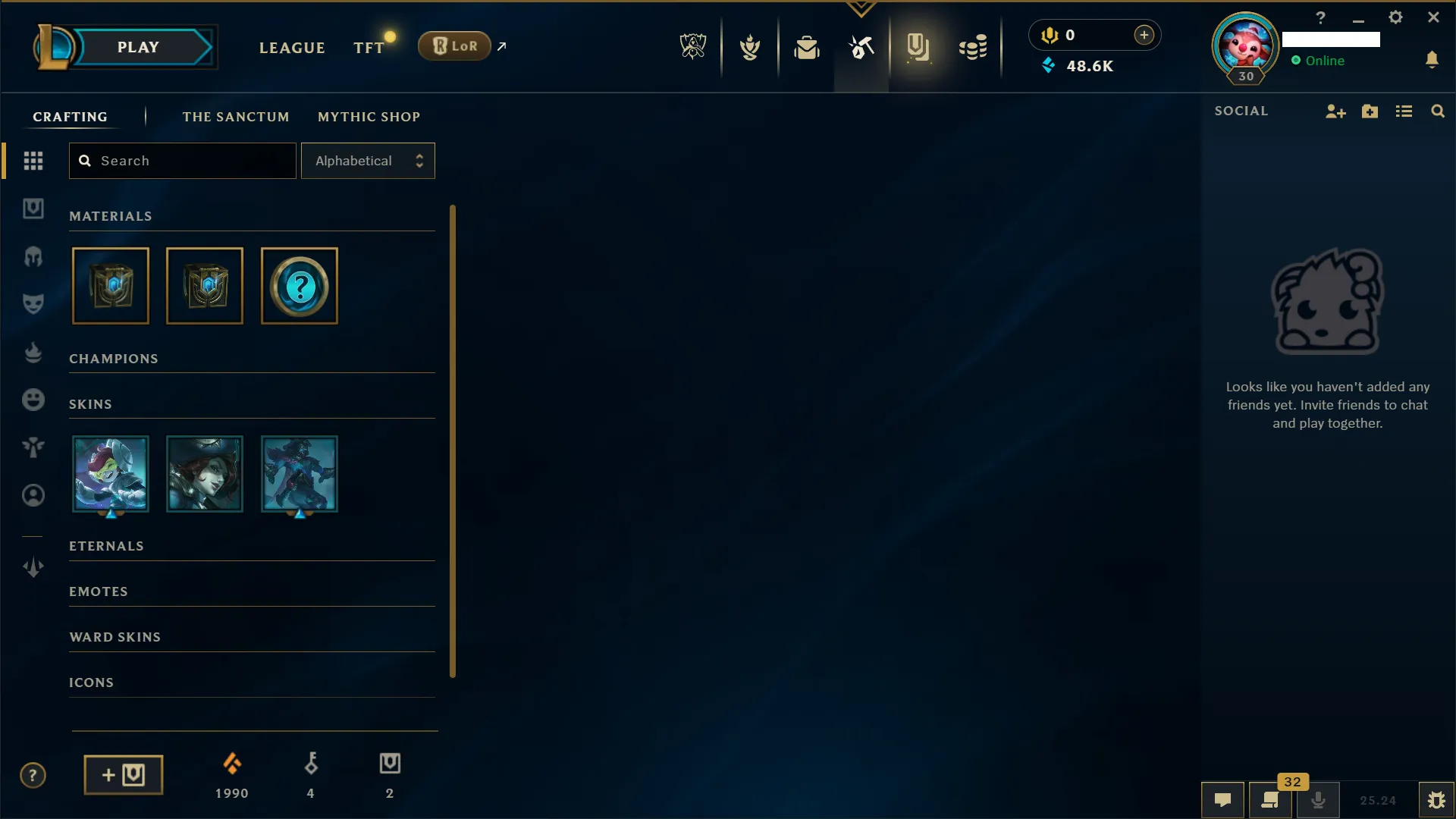Open the Emotes smiley icon in sidebar
Screen dimensions: 1456x819
[33, 400]
